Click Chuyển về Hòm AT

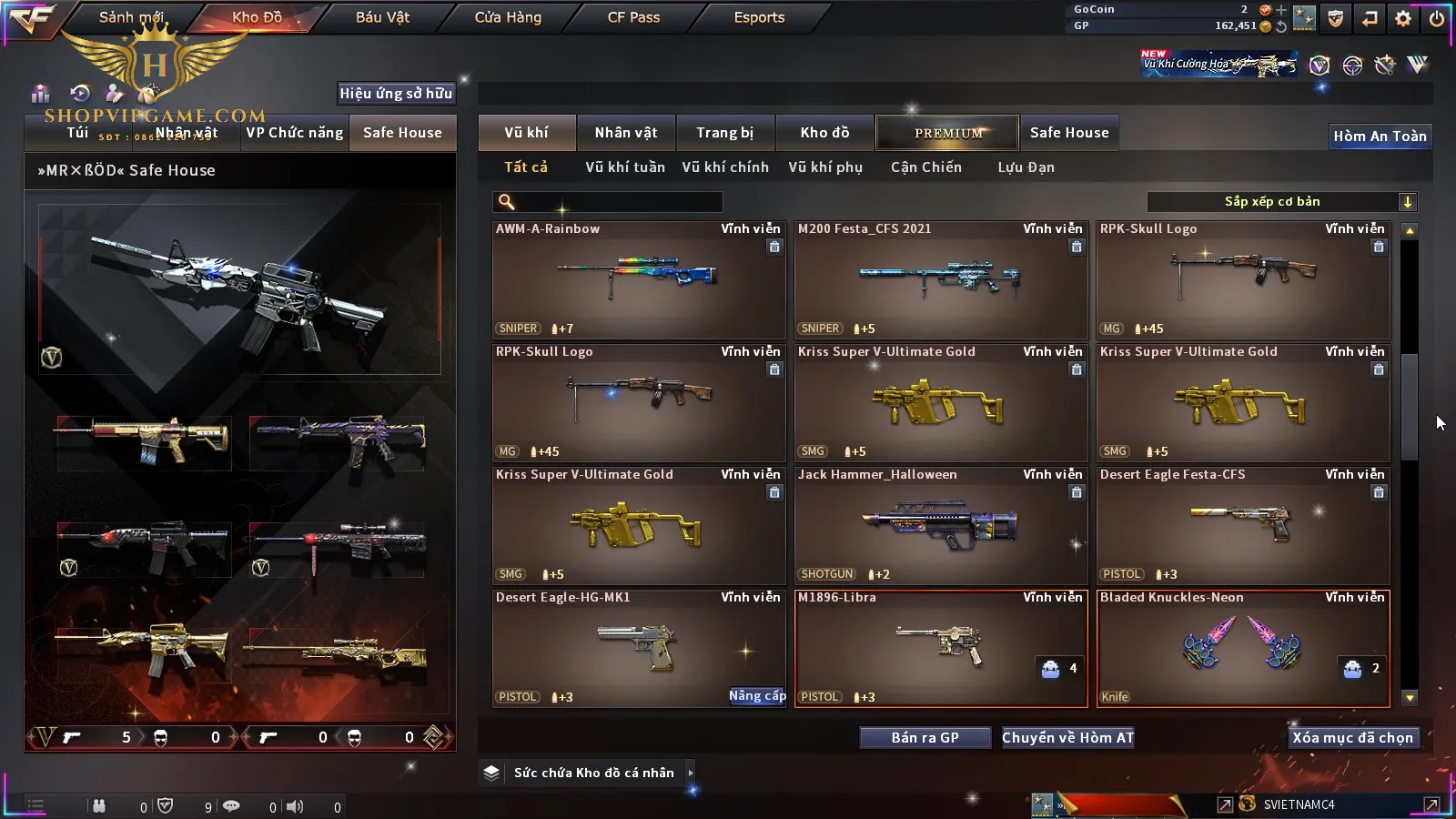coord(1067,738)
